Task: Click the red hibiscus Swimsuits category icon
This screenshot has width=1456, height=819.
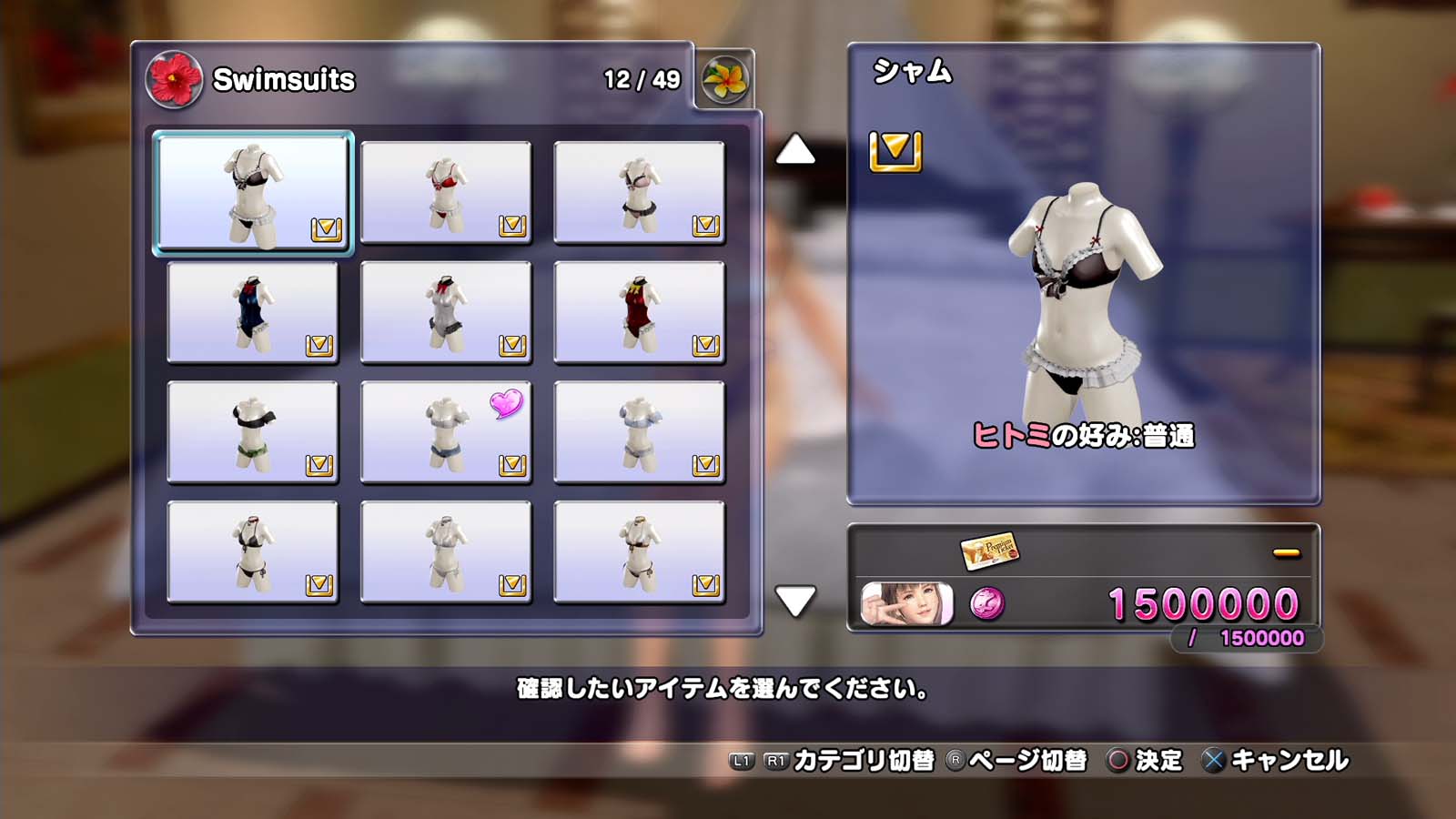Action: 174,79
